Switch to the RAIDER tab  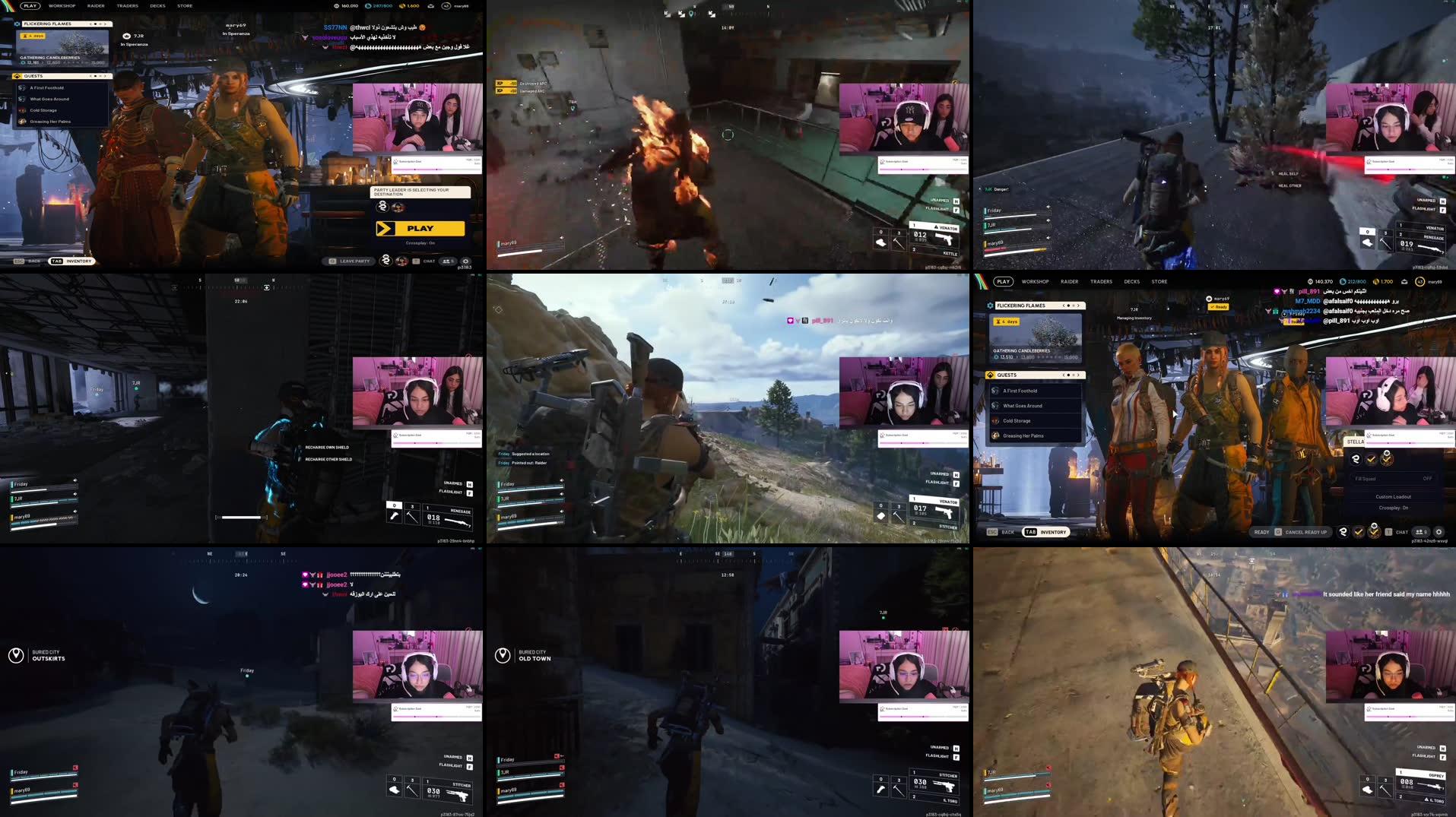(1070, 281)
